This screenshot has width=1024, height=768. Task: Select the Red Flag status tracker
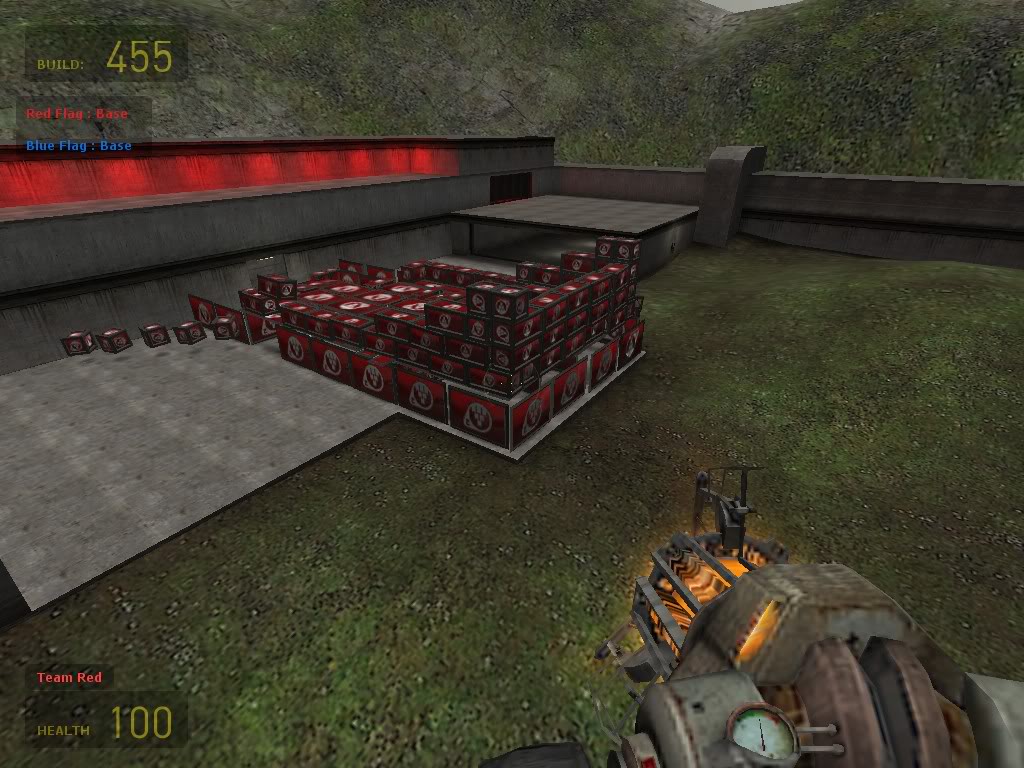[x=77, y=114]
